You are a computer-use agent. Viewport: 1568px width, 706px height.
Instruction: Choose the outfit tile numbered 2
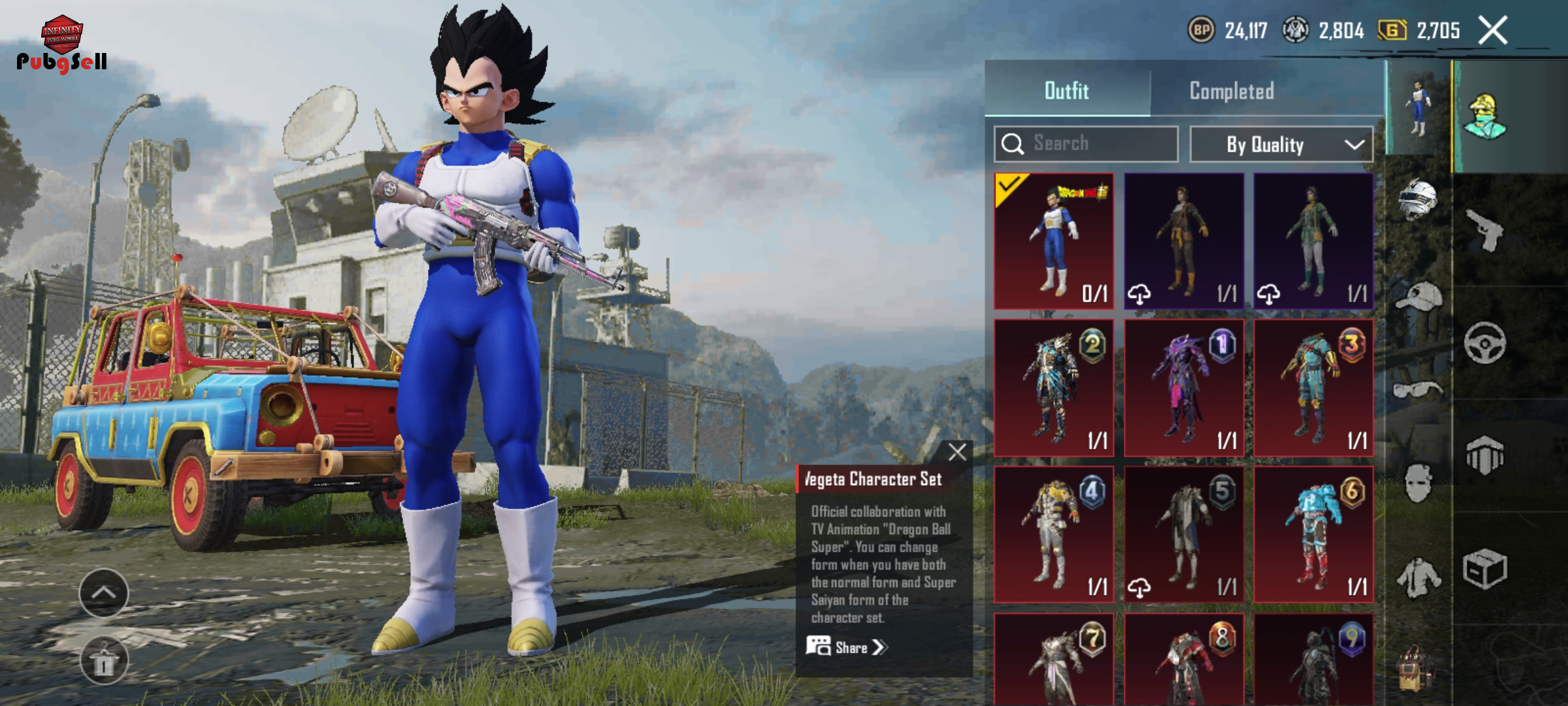[x=1053, y=388]
